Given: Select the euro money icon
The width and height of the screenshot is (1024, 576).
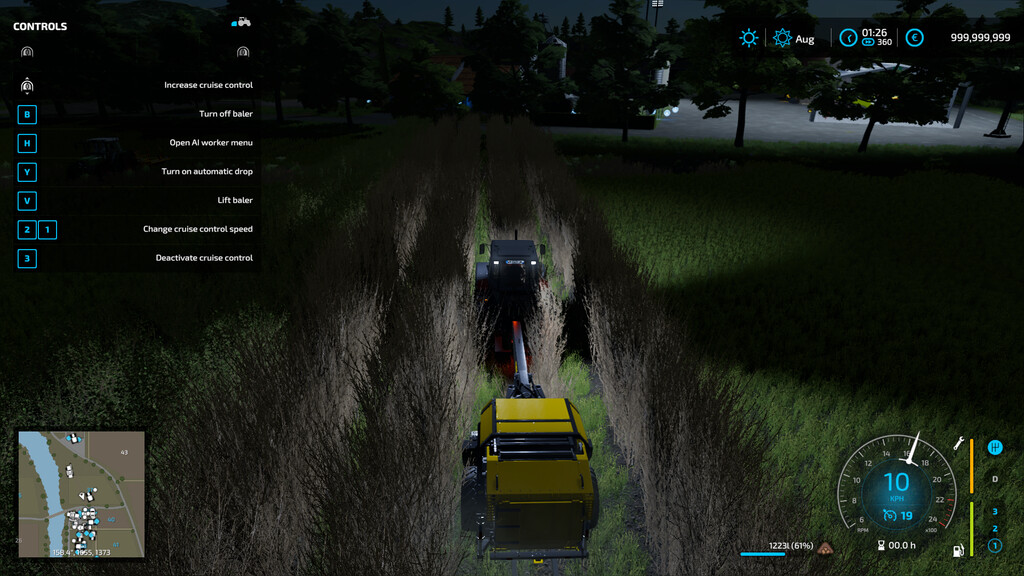Looking at the screenshot, I should [914, 38].
